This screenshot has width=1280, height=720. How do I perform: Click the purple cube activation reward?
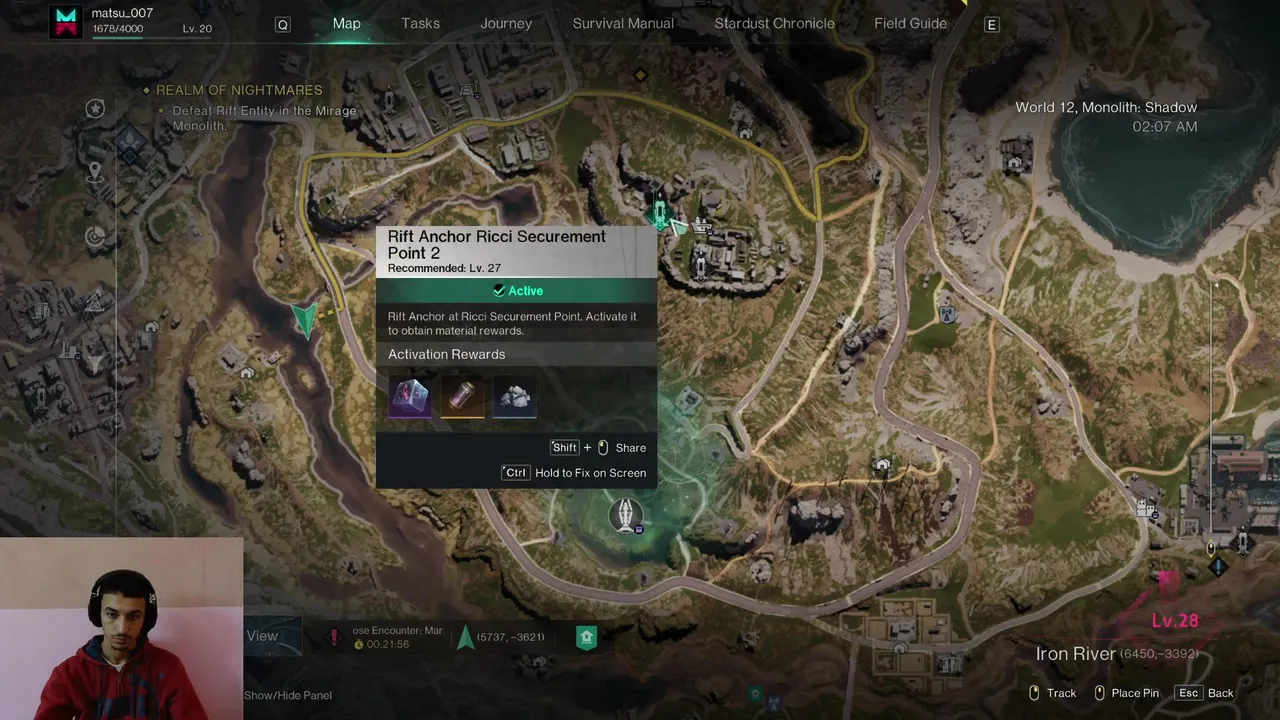click(x=410, y=396)
